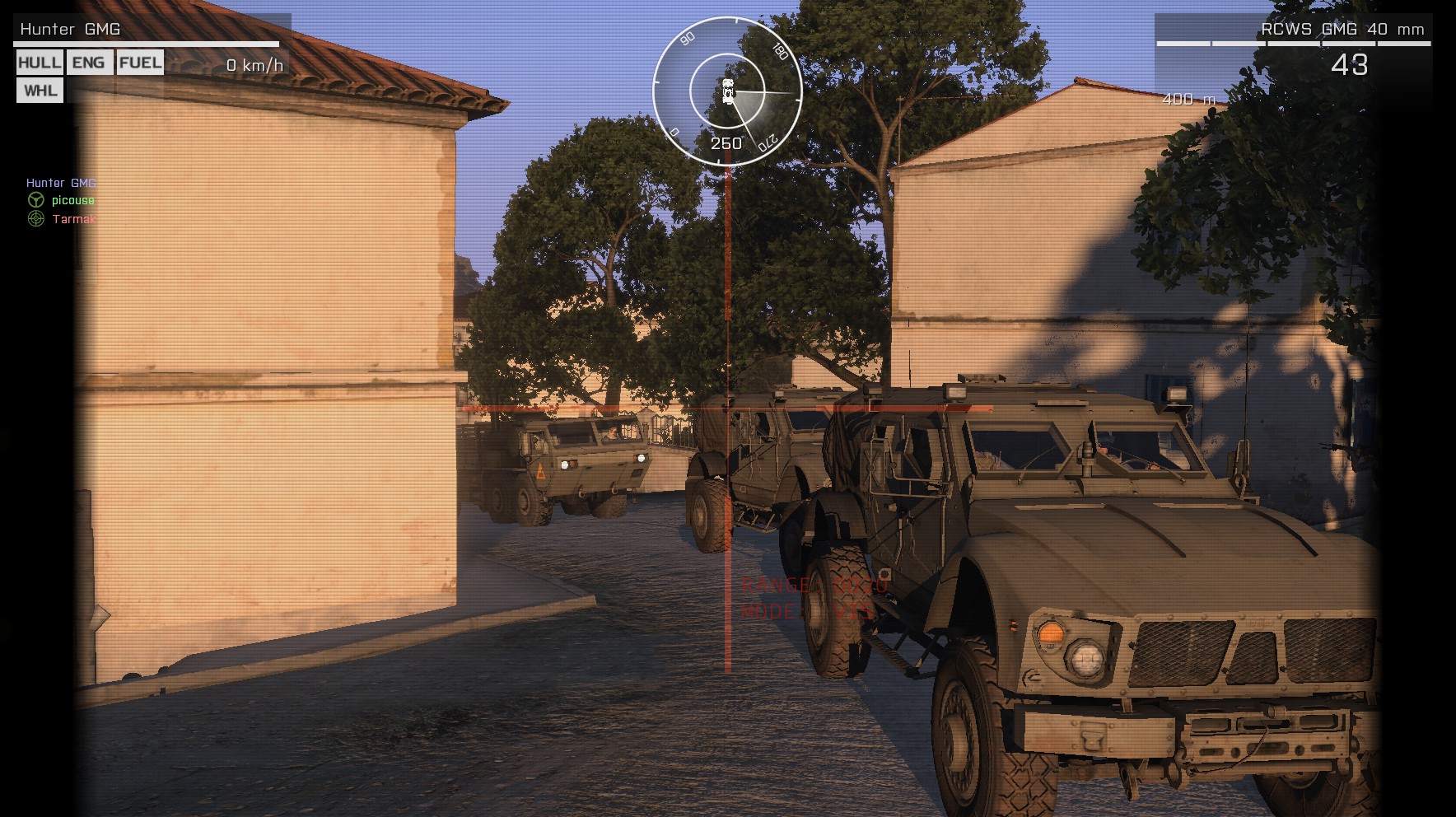Click the HULL damage indicator
This screenshot has width=1456, height=817.
40,63
